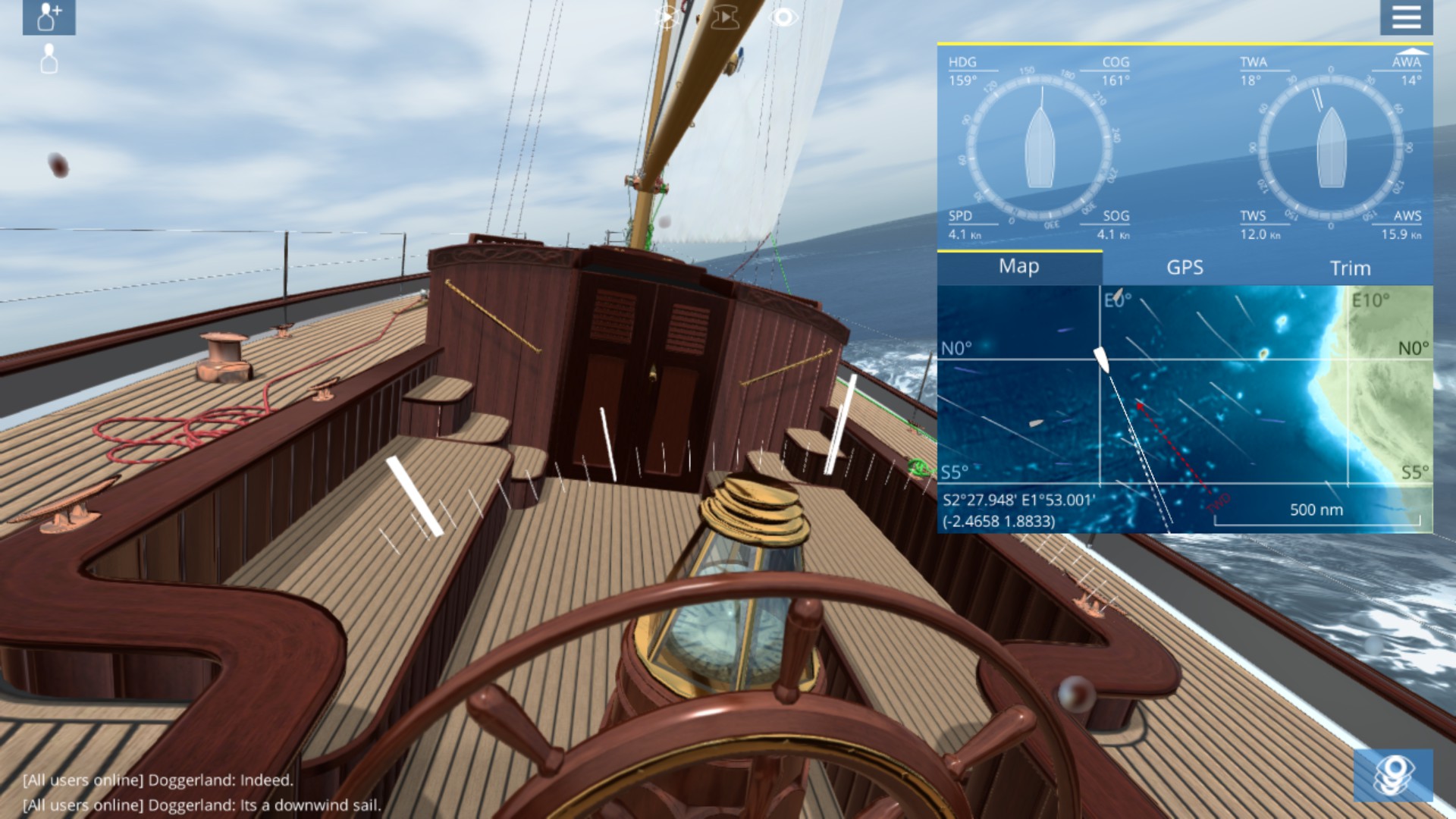Open the hamburger main menu

click(1406, 17)
